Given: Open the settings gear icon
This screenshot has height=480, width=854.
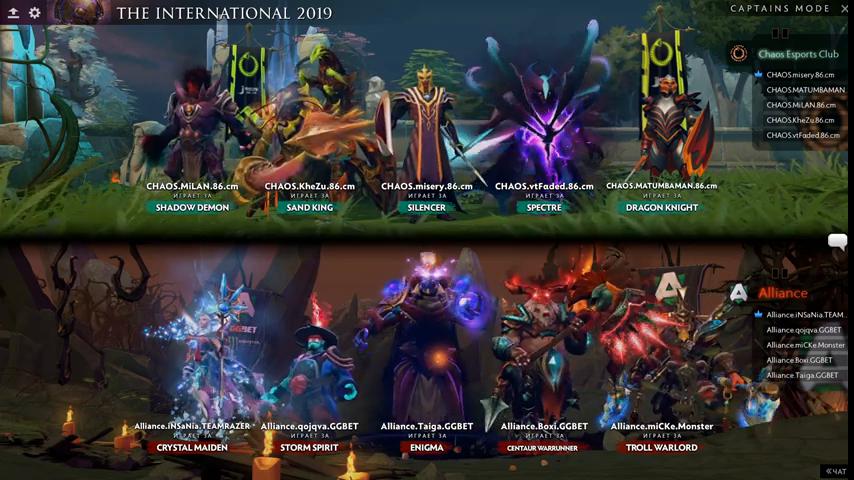Looking at the screenshot, I should [x=35, y=13].
